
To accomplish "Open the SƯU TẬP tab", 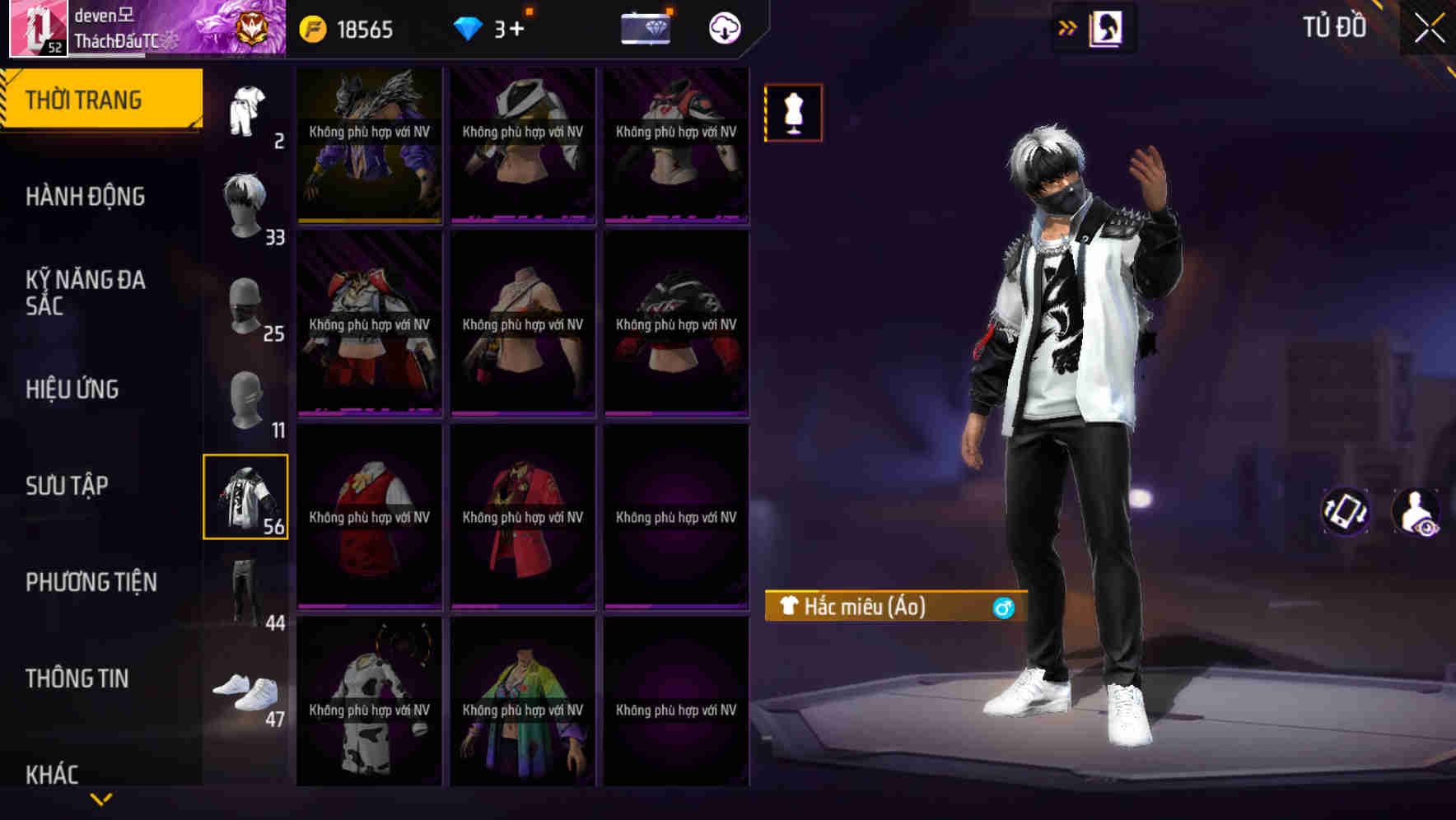I will [68, 486].
